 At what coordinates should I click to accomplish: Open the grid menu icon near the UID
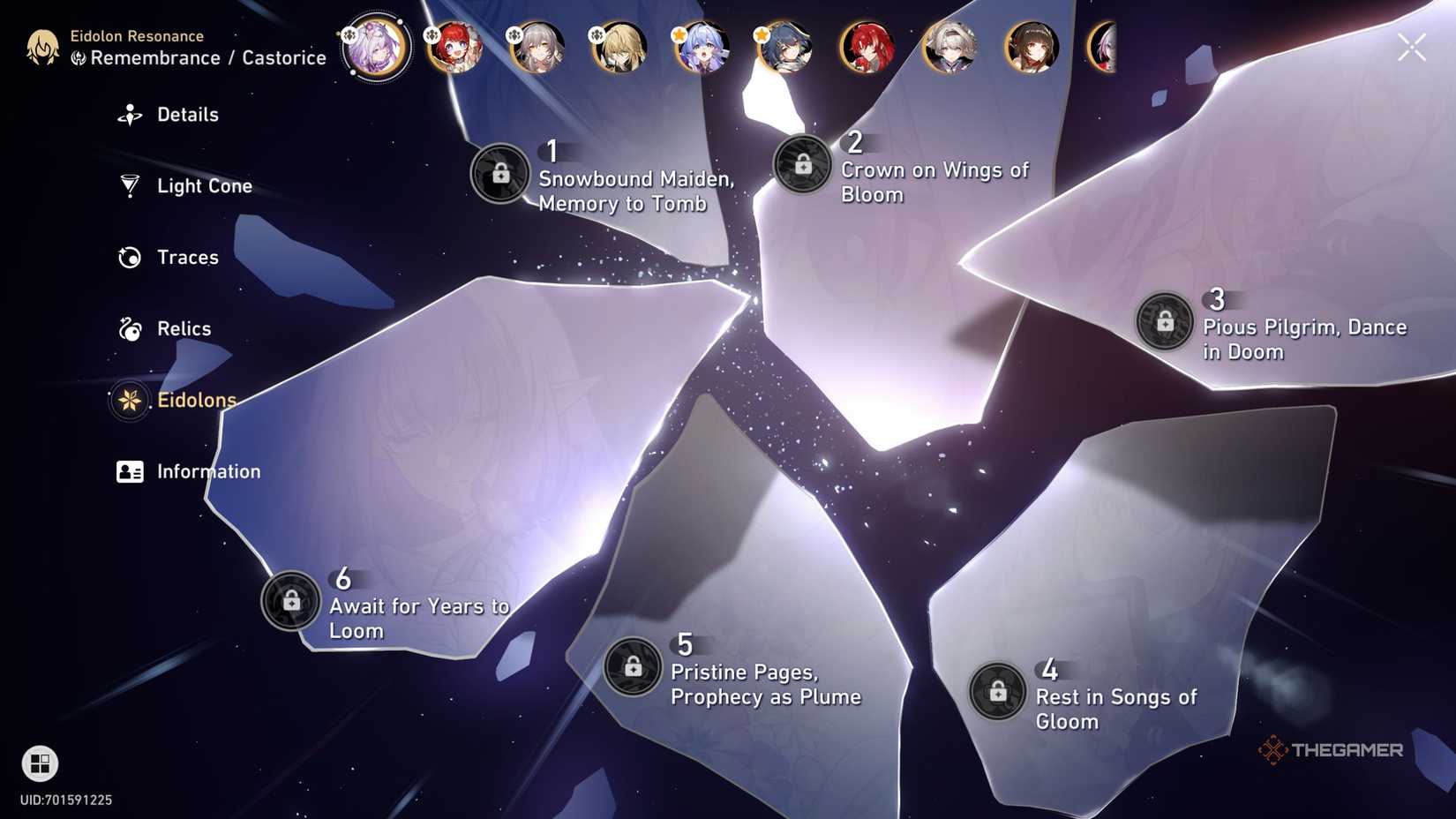(39, 763)
